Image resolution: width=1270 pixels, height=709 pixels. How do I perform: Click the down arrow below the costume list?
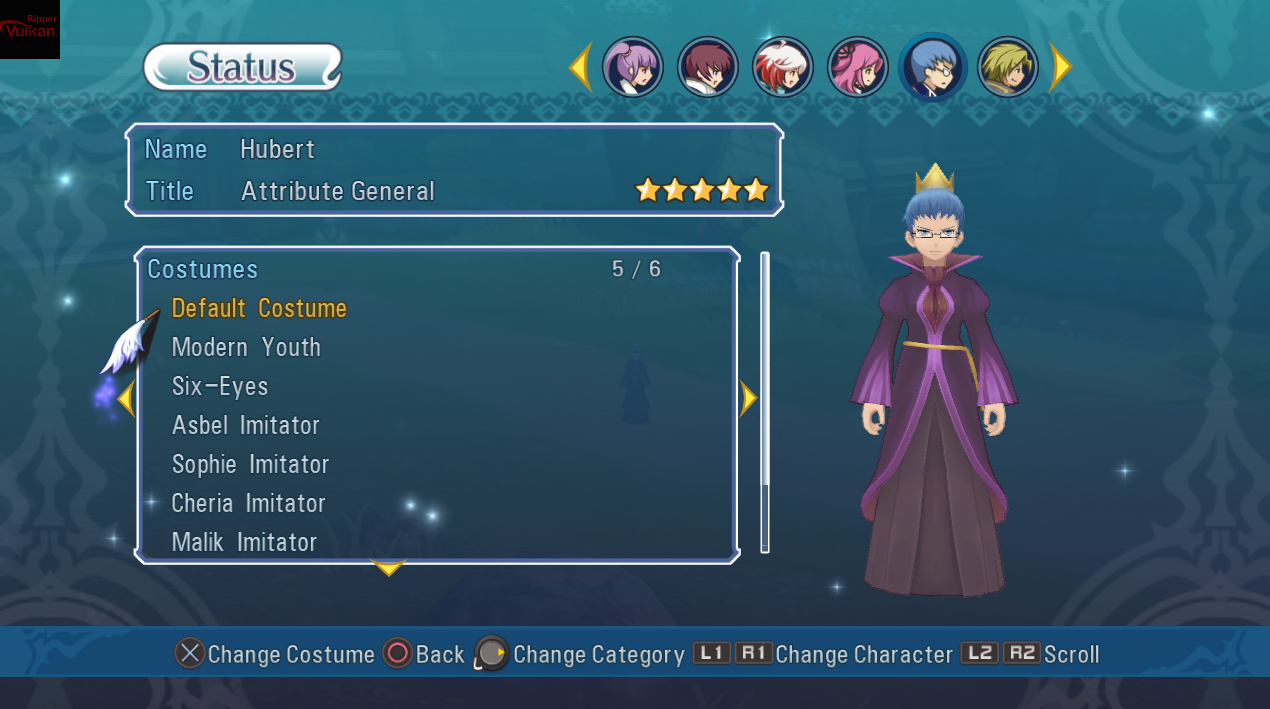coord(388,569)
